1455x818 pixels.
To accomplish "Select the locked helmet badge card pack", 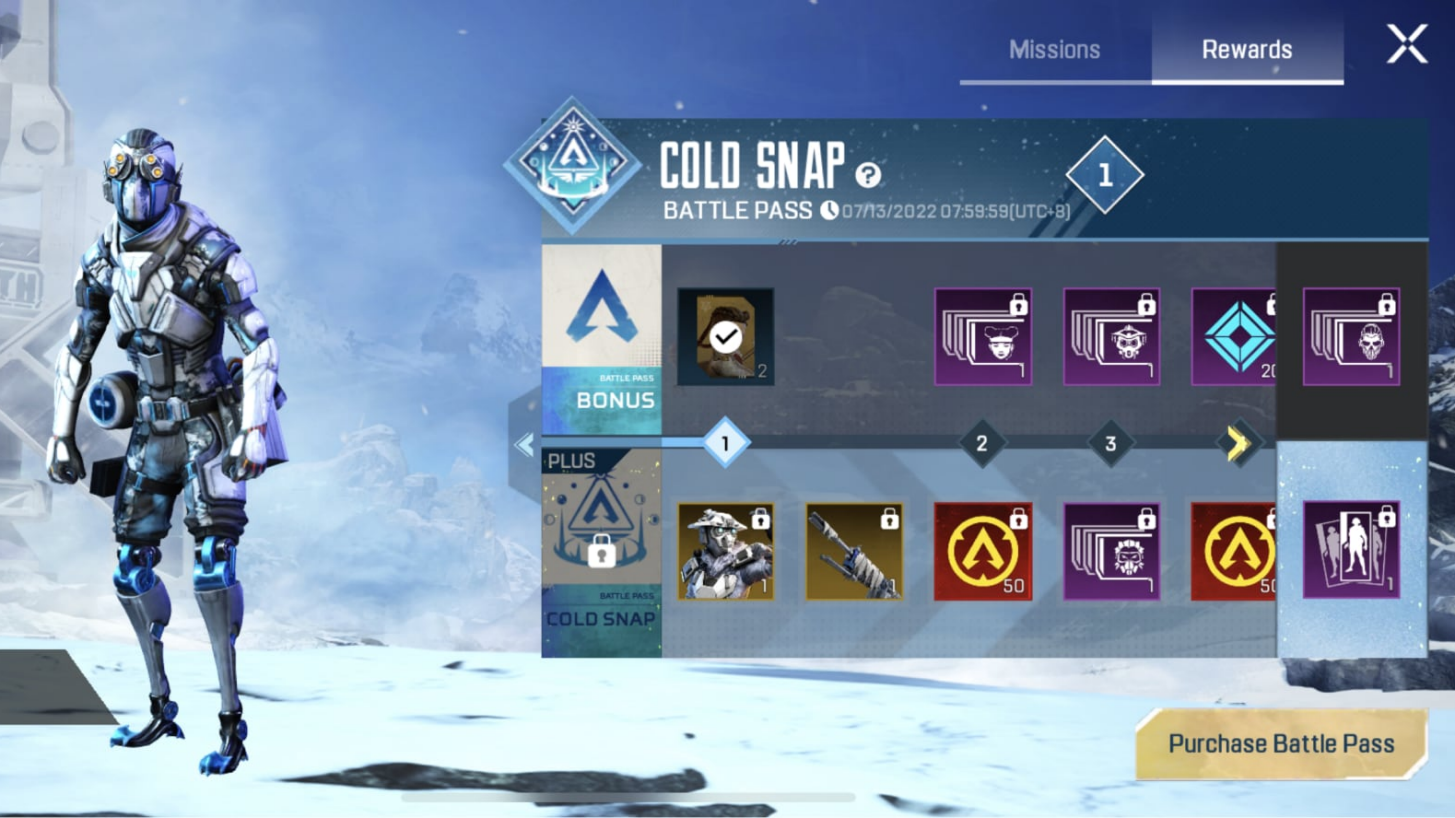I will coord(1110,336).
